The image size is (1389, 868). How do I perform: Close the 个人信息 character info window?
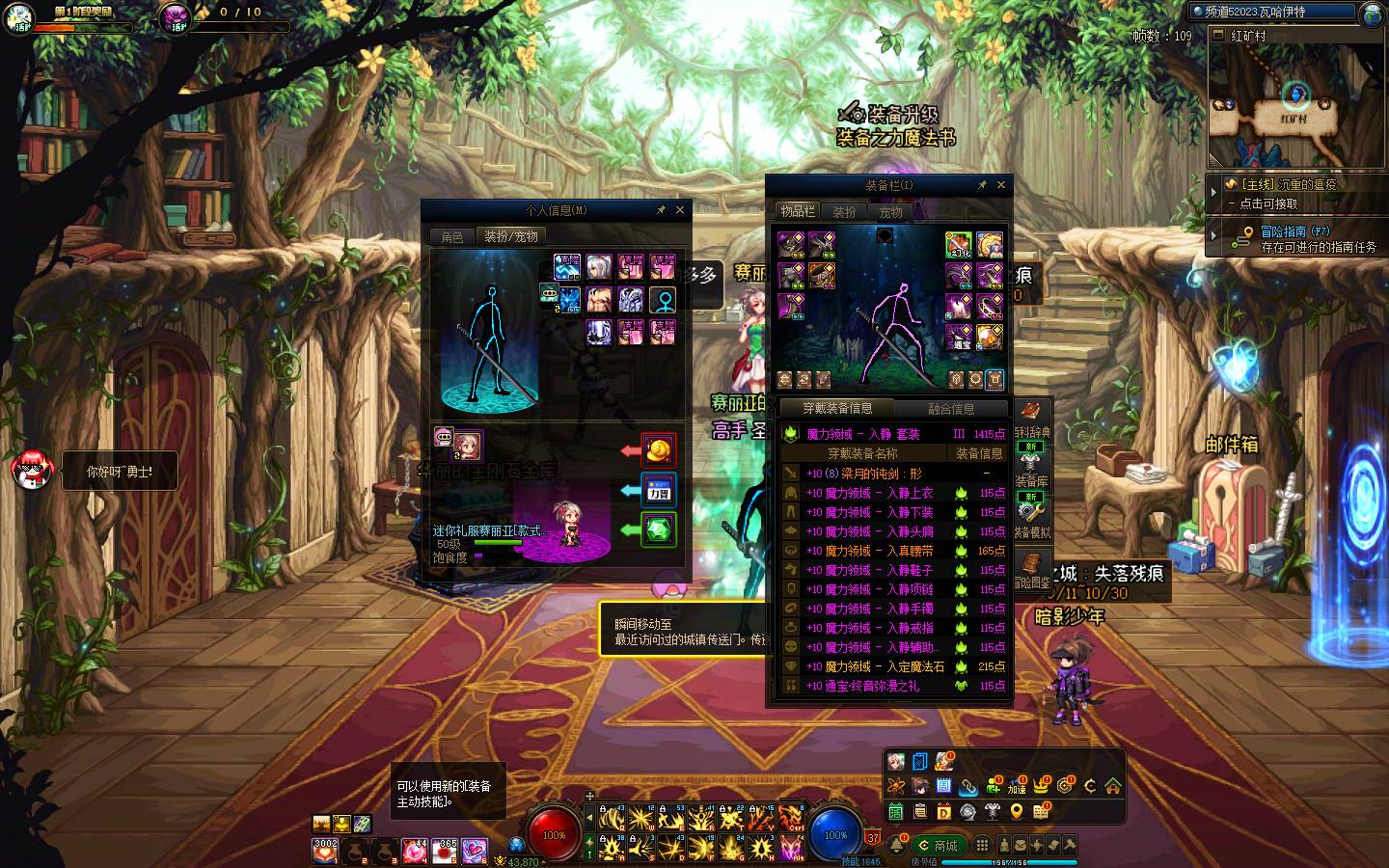(680, 210)
